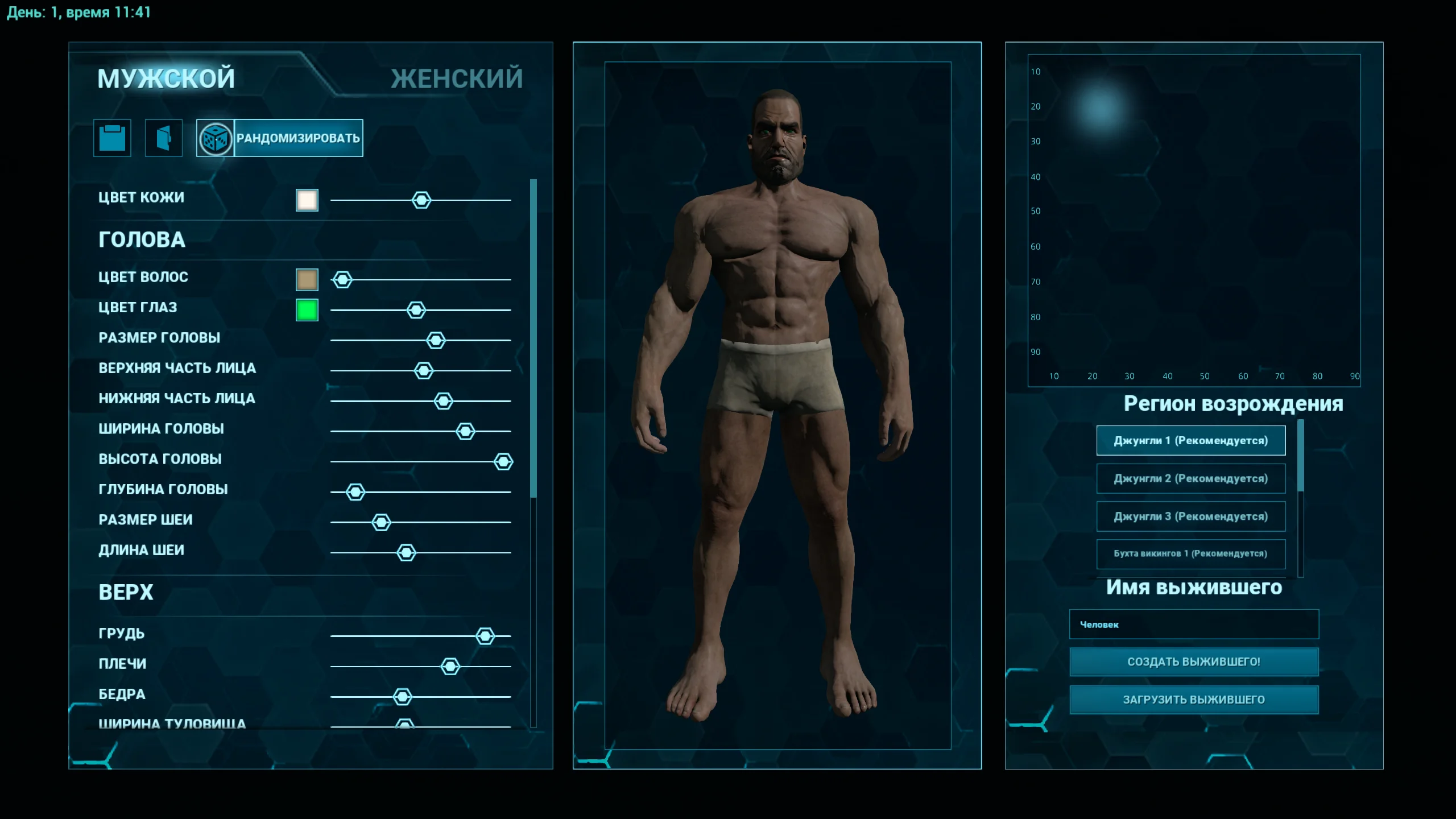Open the ЦВЕТ ГЛАЗ green color swatch
Viewport: 1456px width, 819px height.
pyautogui.click(x=307, y=310)
